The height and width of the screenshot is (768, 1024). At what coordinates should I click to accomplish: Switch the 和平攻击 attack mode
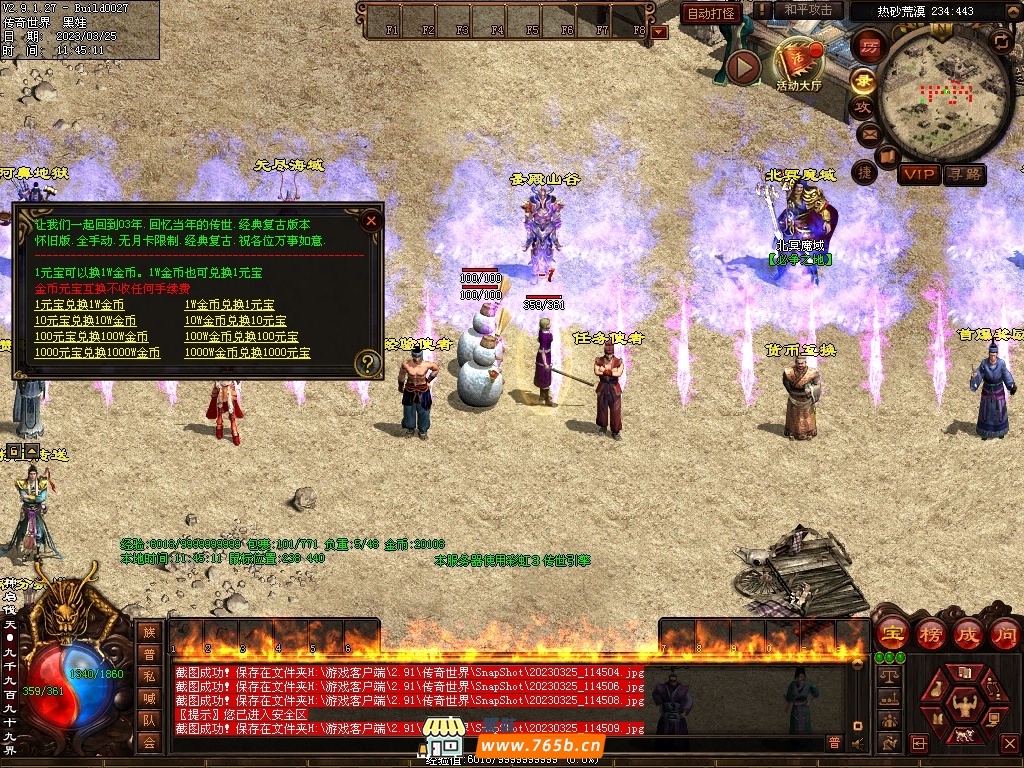tap(807, 10)
